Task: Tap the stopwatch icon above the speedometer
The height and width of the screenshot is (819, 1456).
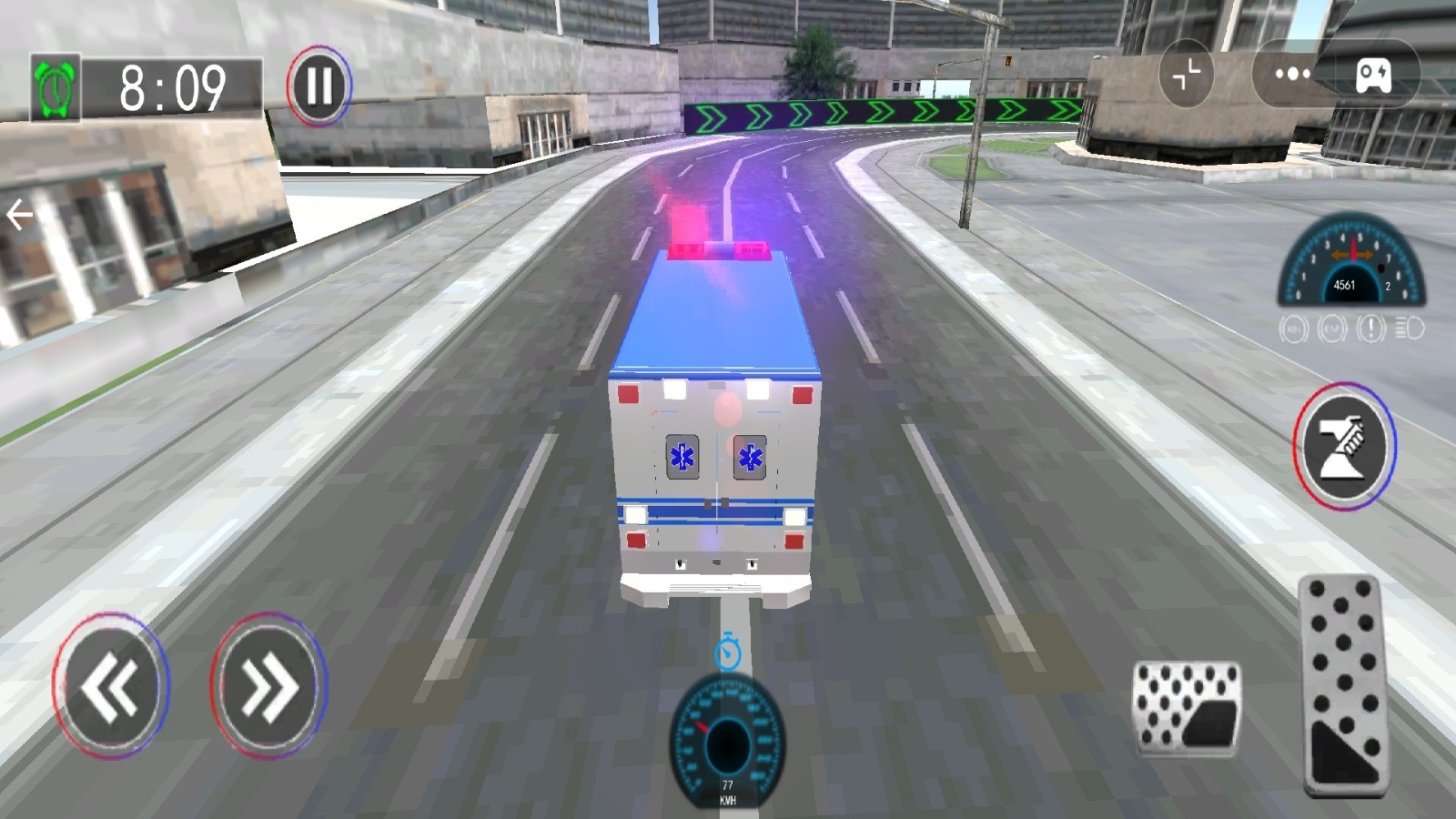Action: 727,652
